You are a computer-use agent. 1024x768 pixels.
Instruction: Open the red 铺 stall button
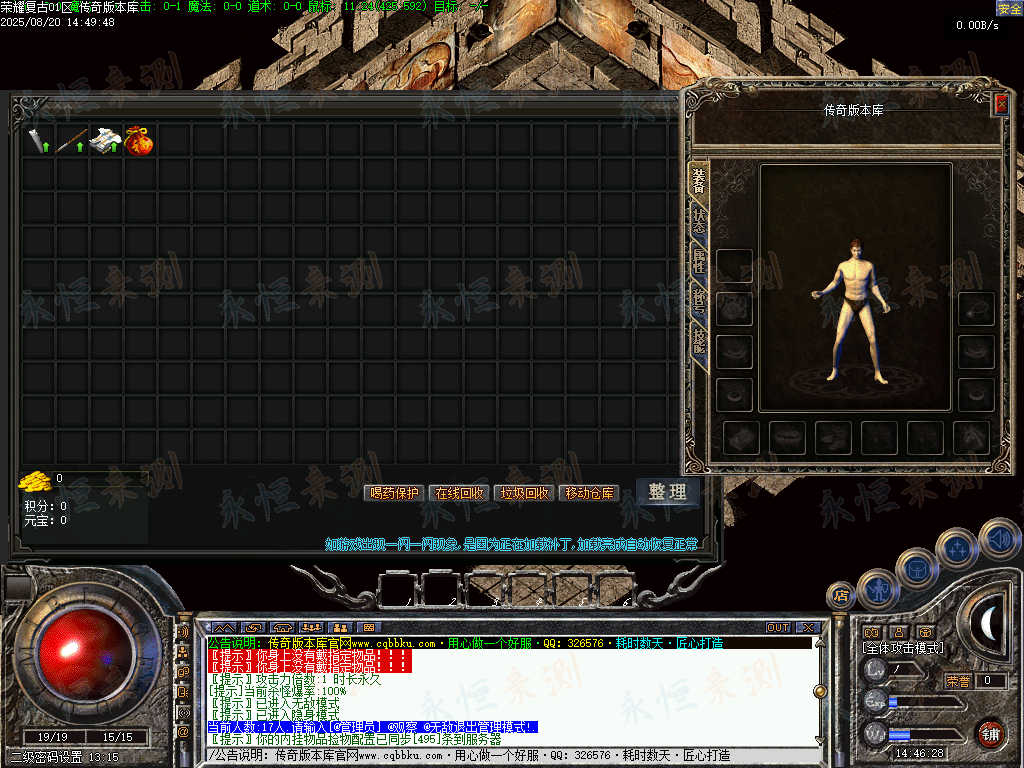(x=990, y=733)
